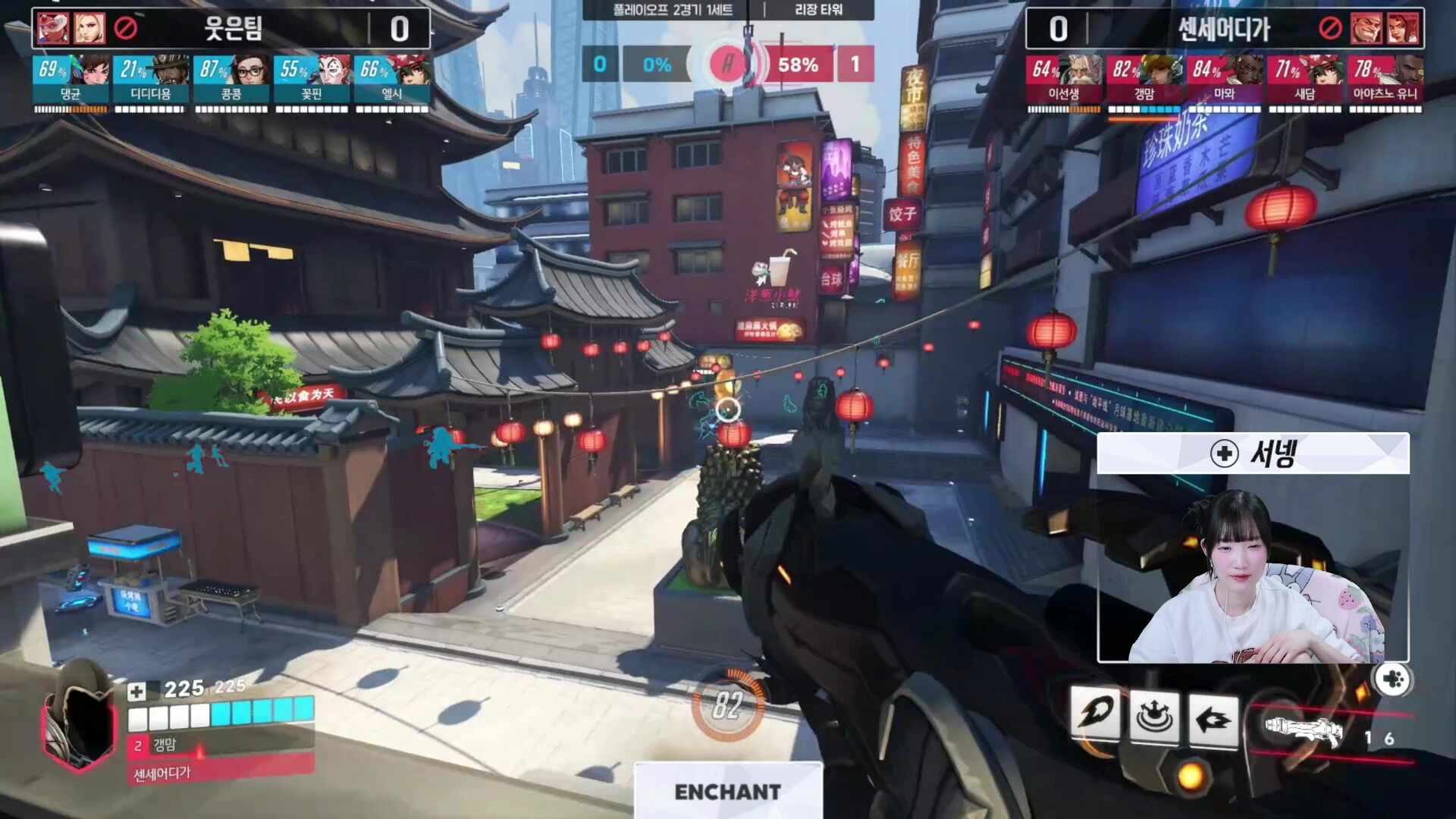Click the red objective capture point indicator
Screen dimensions: 1456x819
728,64
